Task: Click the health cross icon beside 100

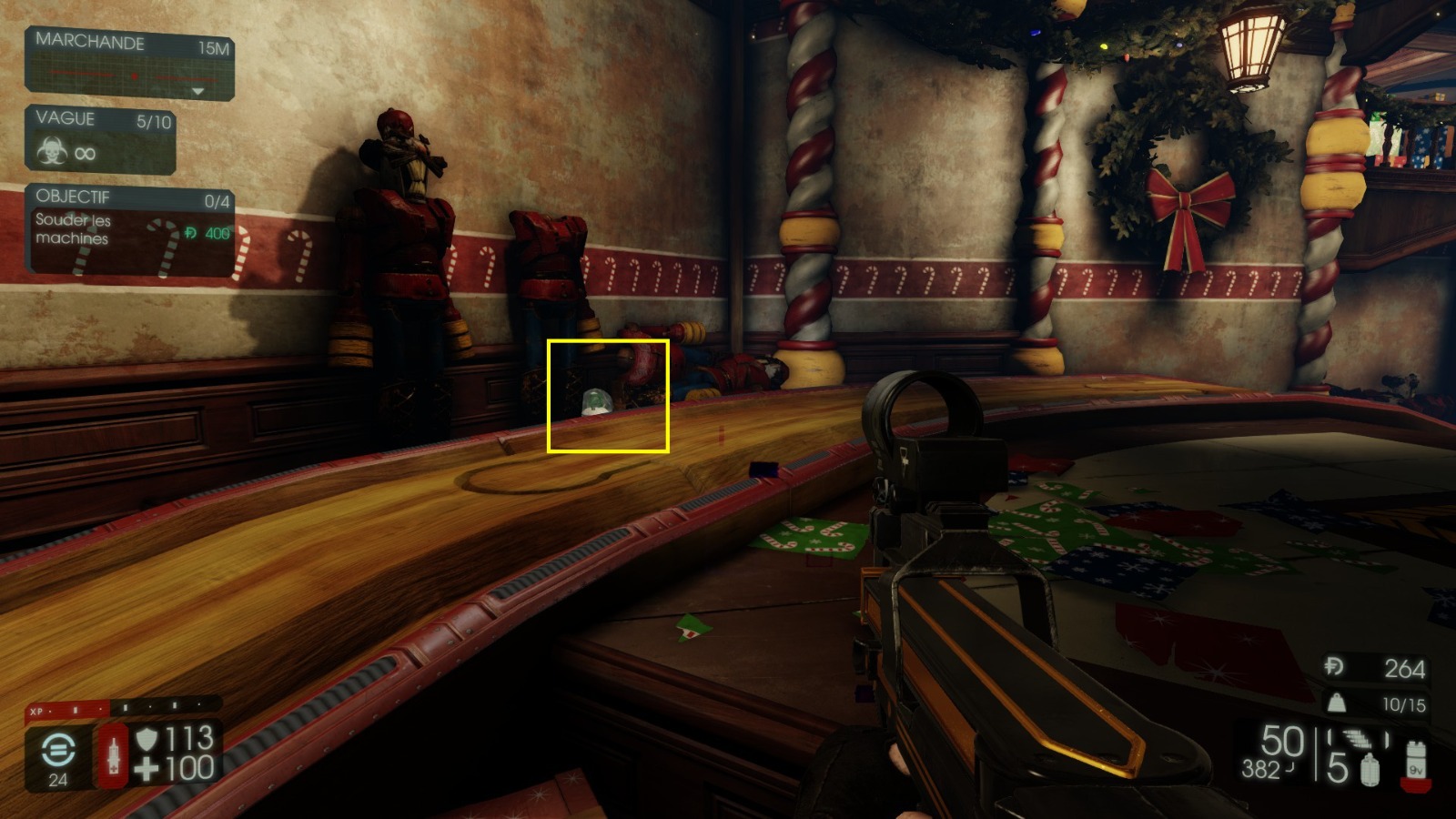Action: [x=146, y=767]
